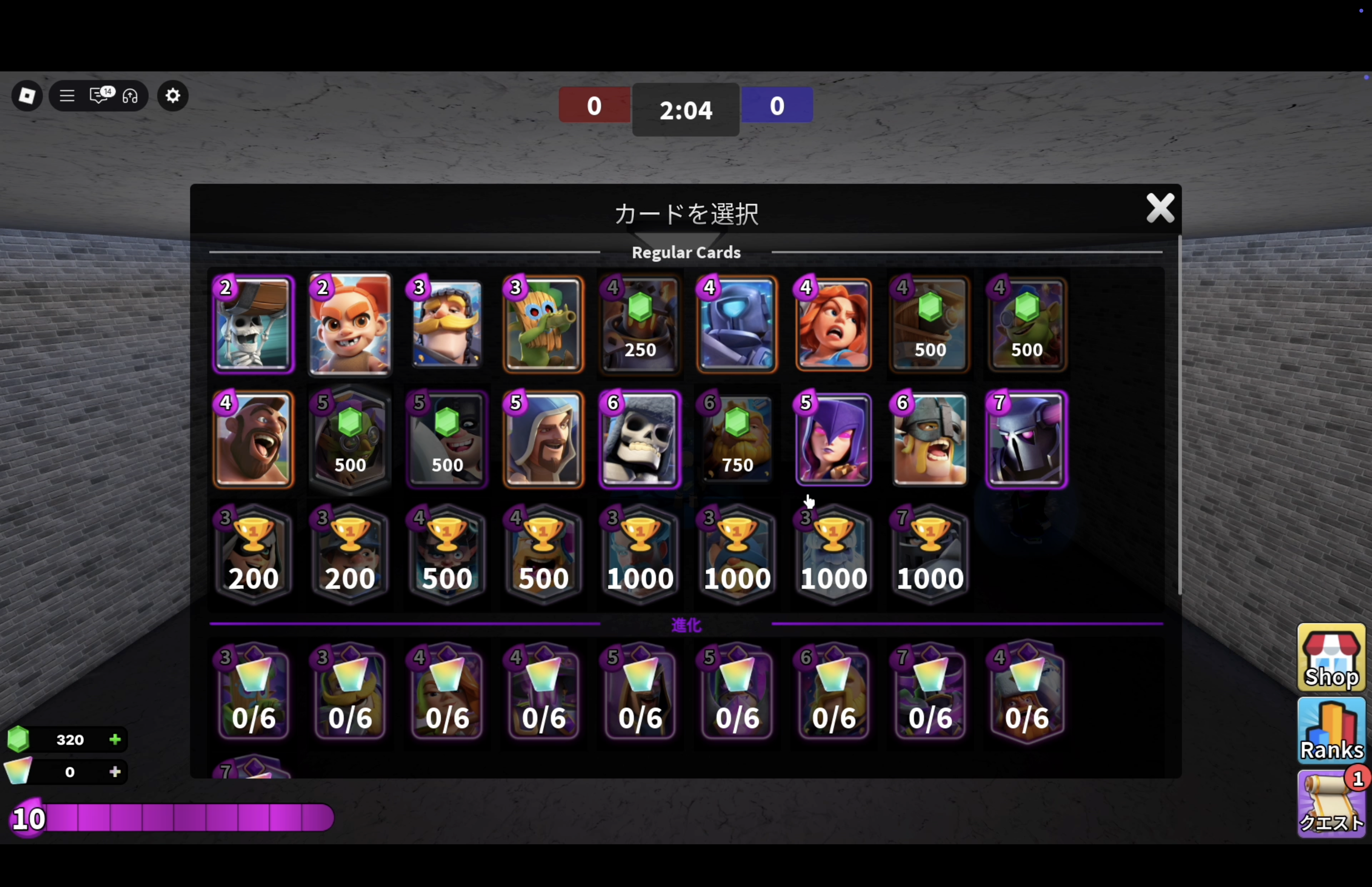The height and width of the screenshot is (887, 1372).
Task: Add rainbow crystals with plus button
Action: 115,772
